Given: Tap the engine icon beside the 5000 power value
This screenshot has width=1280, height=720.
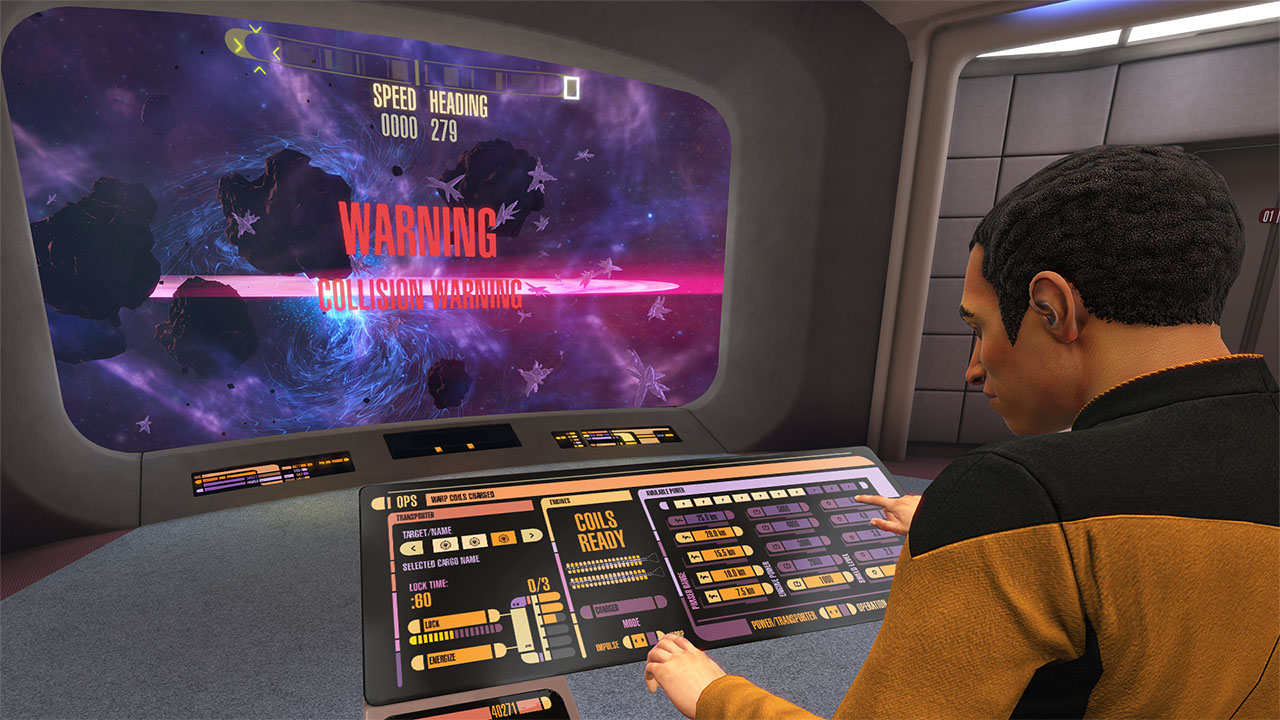Looking at the screenshot, I should pyautogui.click(x=756, y=510).
